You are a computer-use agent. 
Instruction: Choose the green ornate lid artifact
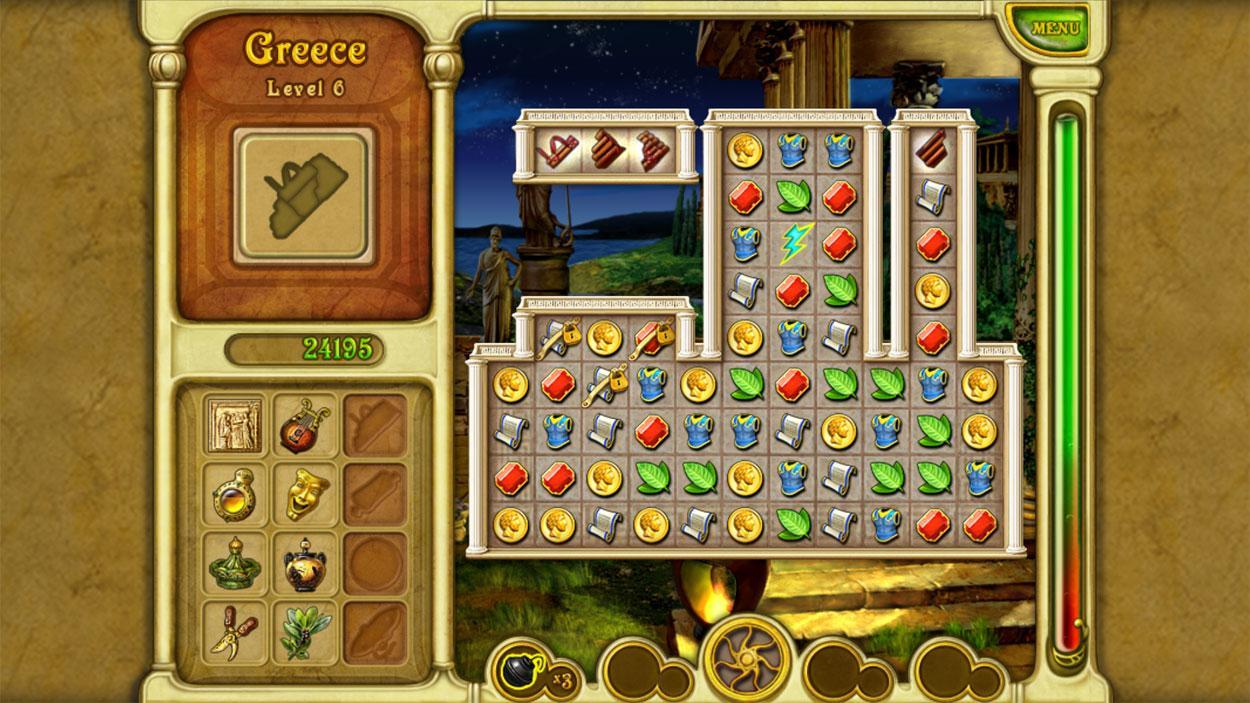point(234,564)
